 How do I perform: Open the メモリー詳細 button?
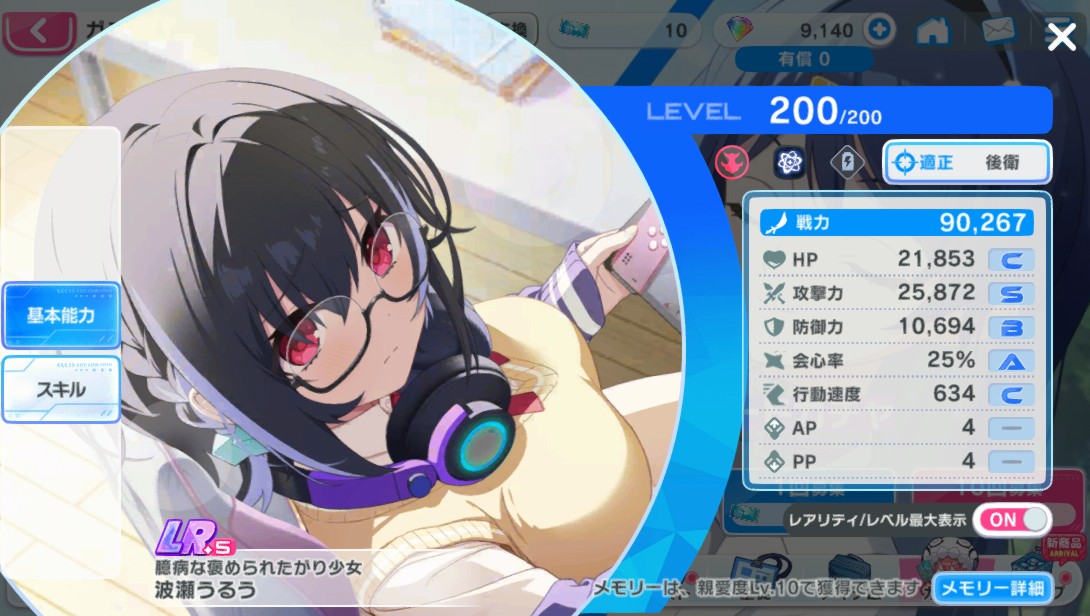(992, 588)
